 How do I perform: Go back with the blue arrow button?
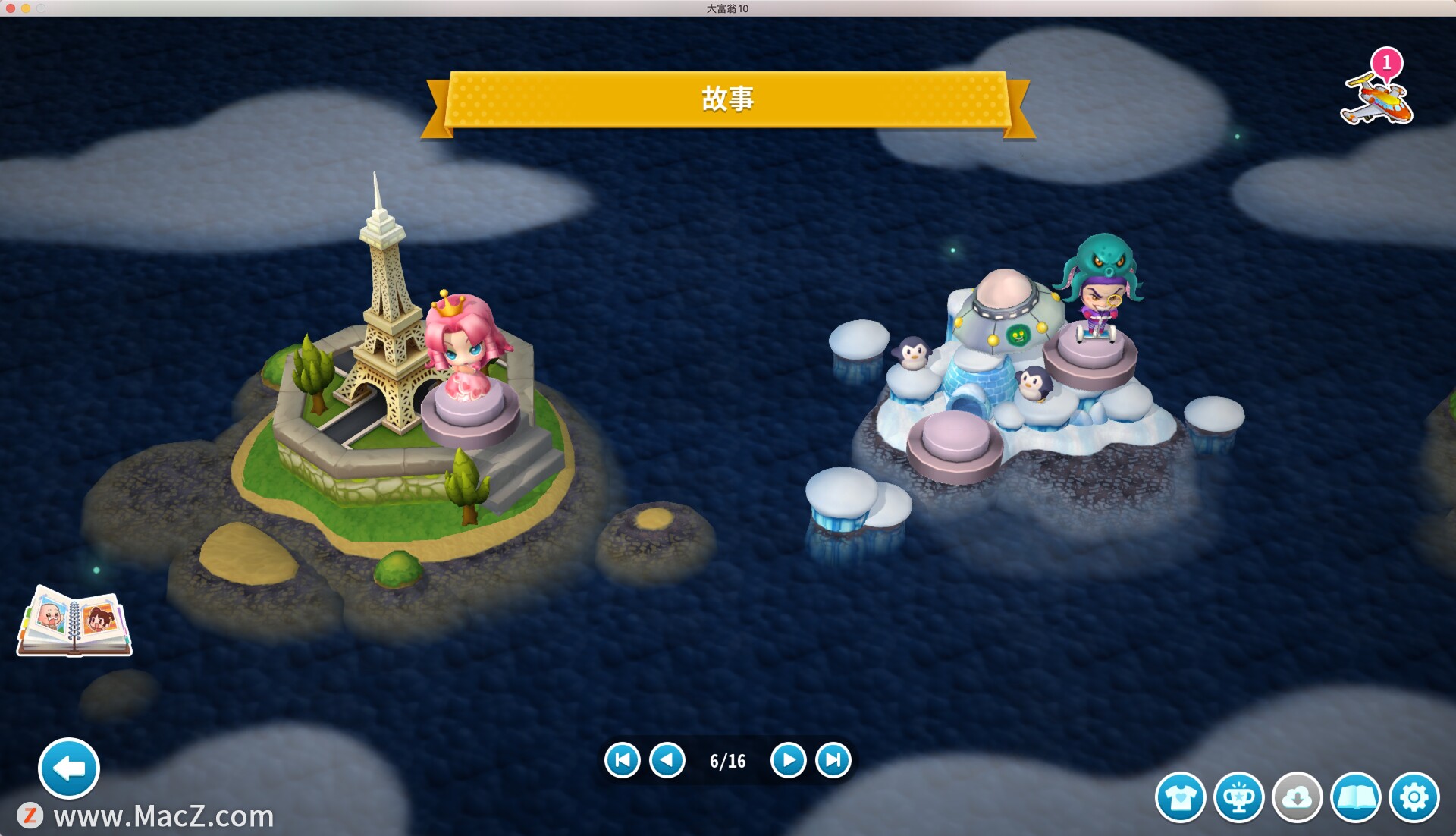69,768
